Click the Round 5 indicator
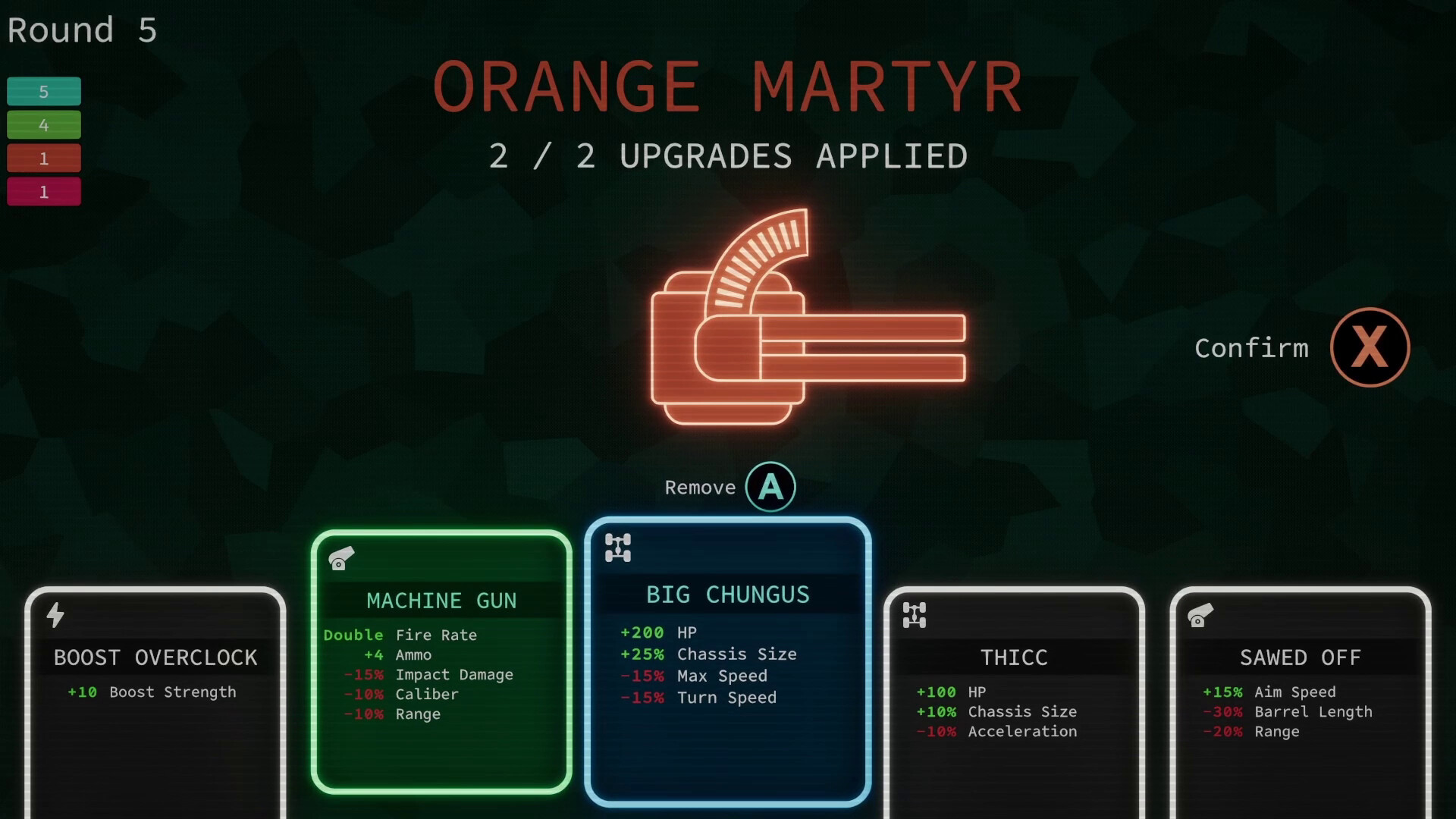Image resolution: width=1456 pixels, height=819 pixels. pos(82,30)
